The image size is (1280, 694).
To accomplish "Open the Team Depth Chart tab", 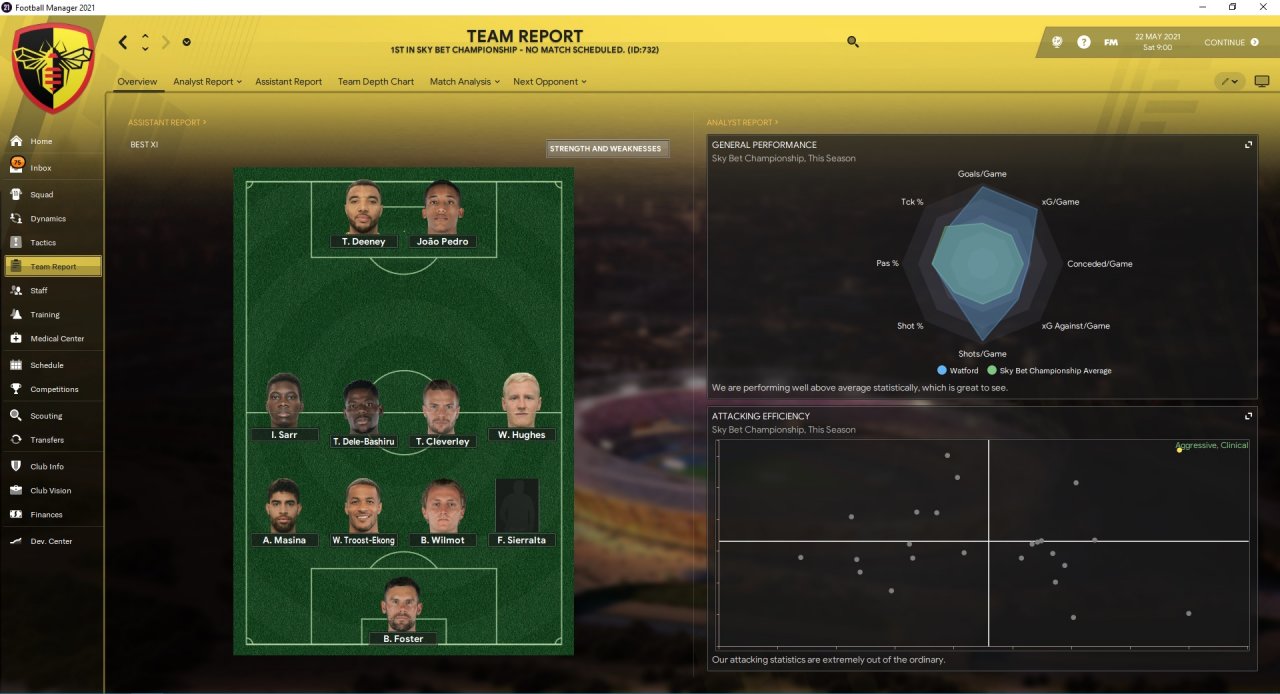I will 375,82.
